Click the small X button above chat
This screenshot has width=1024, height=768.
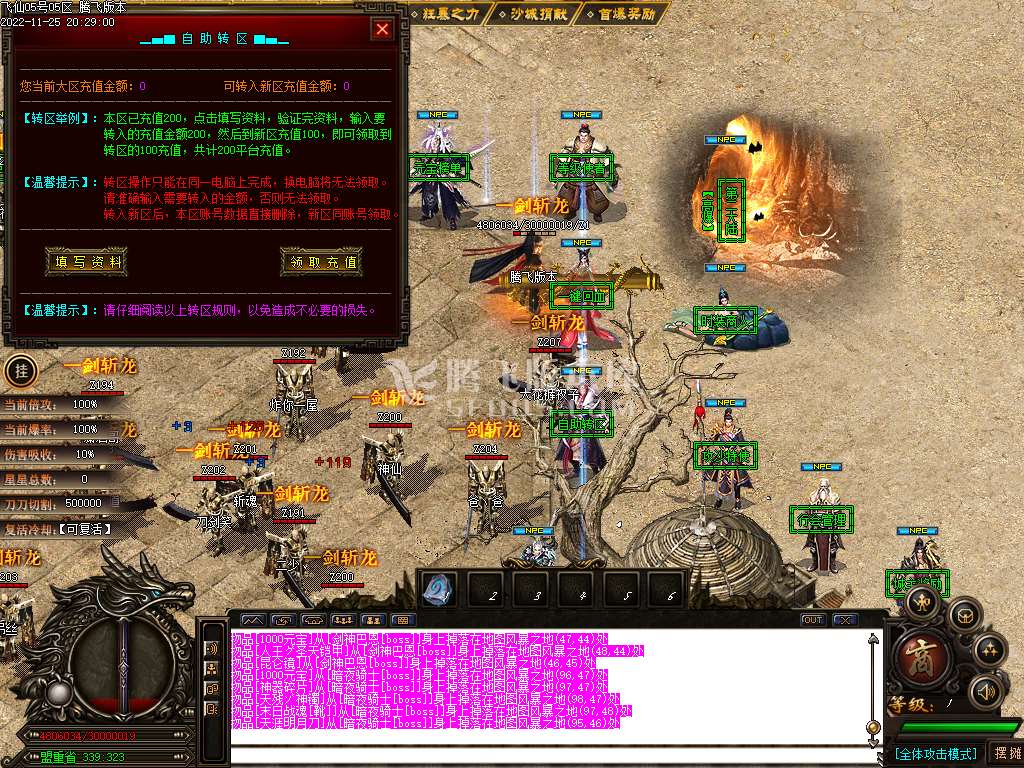tap(845, 620)
